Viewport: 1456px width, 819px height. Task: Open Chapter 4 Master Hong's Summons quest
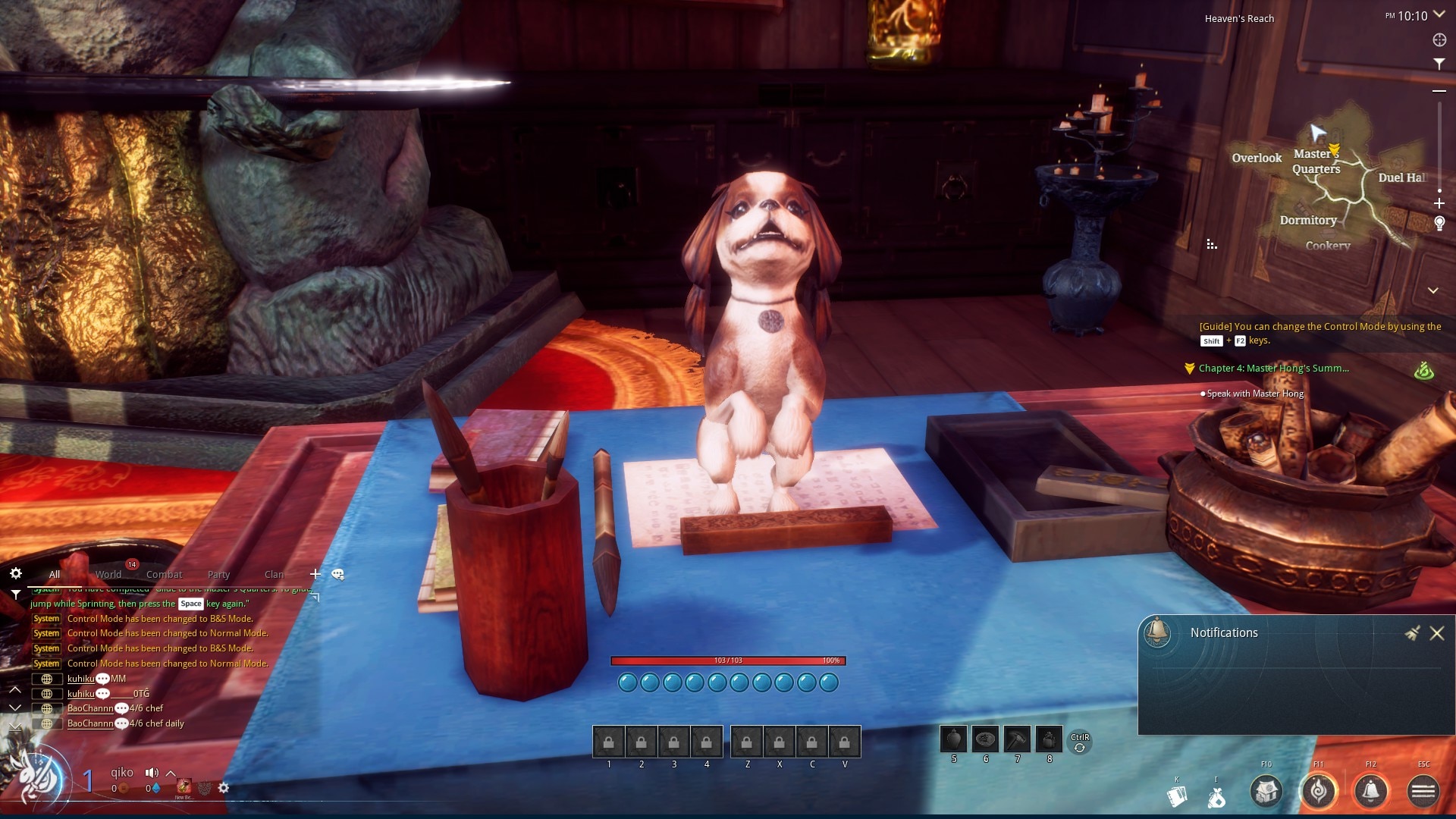1273,369
